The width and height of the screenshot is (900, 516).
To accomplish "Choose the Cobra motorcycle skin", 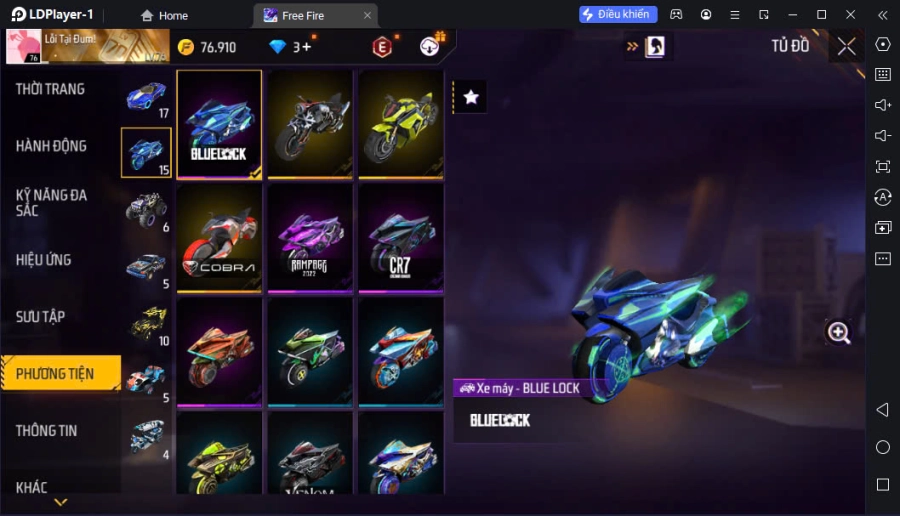I will point(219,238).
